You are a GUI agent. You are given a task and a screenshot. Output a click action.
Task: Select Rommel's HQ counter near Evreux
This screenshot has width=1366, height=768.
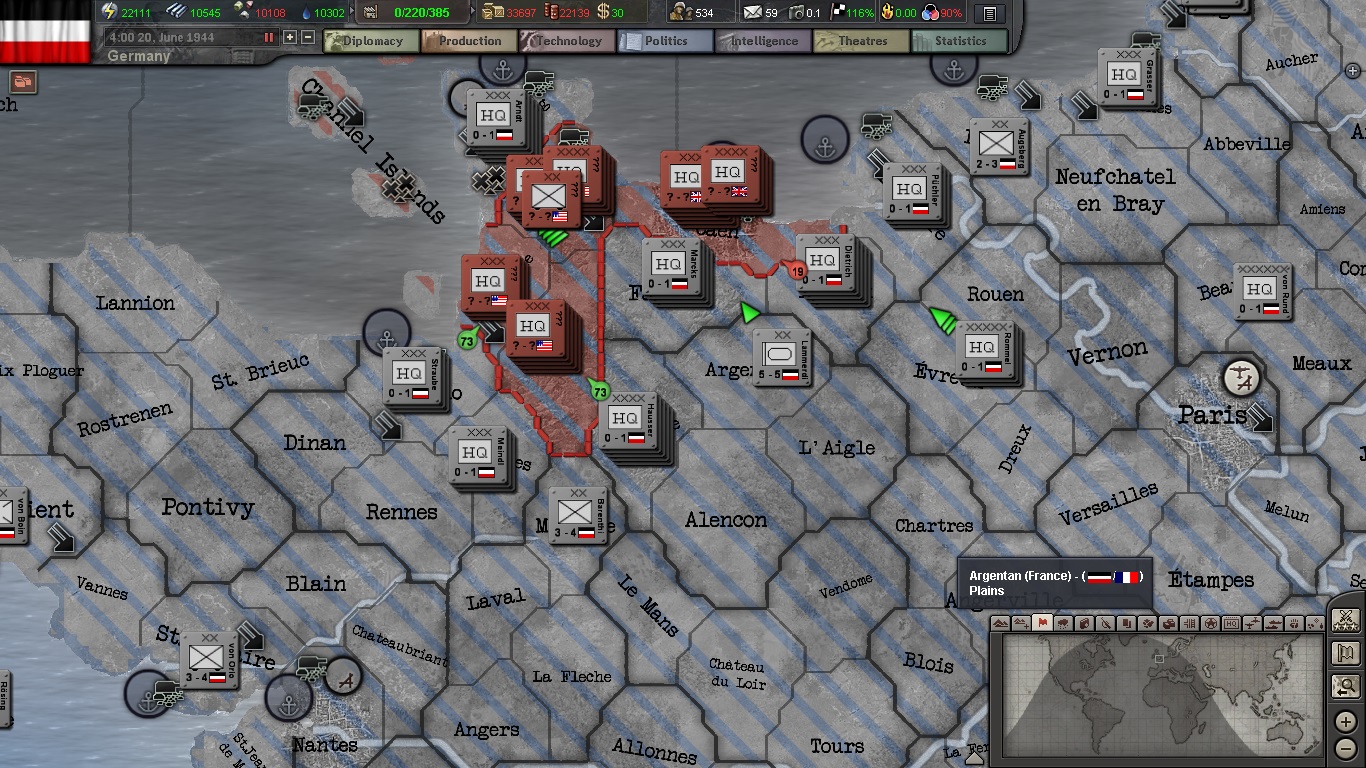tap(984, 350)
